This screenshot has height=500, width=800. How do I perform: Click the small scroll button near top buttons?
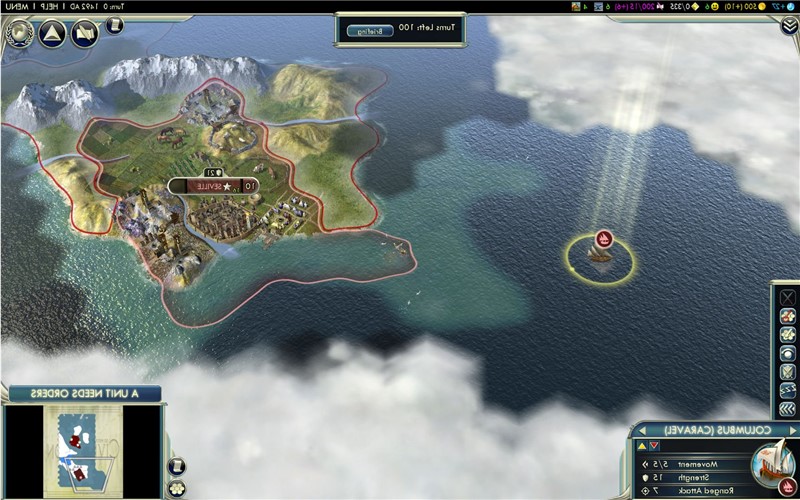(x=115, y=25)
